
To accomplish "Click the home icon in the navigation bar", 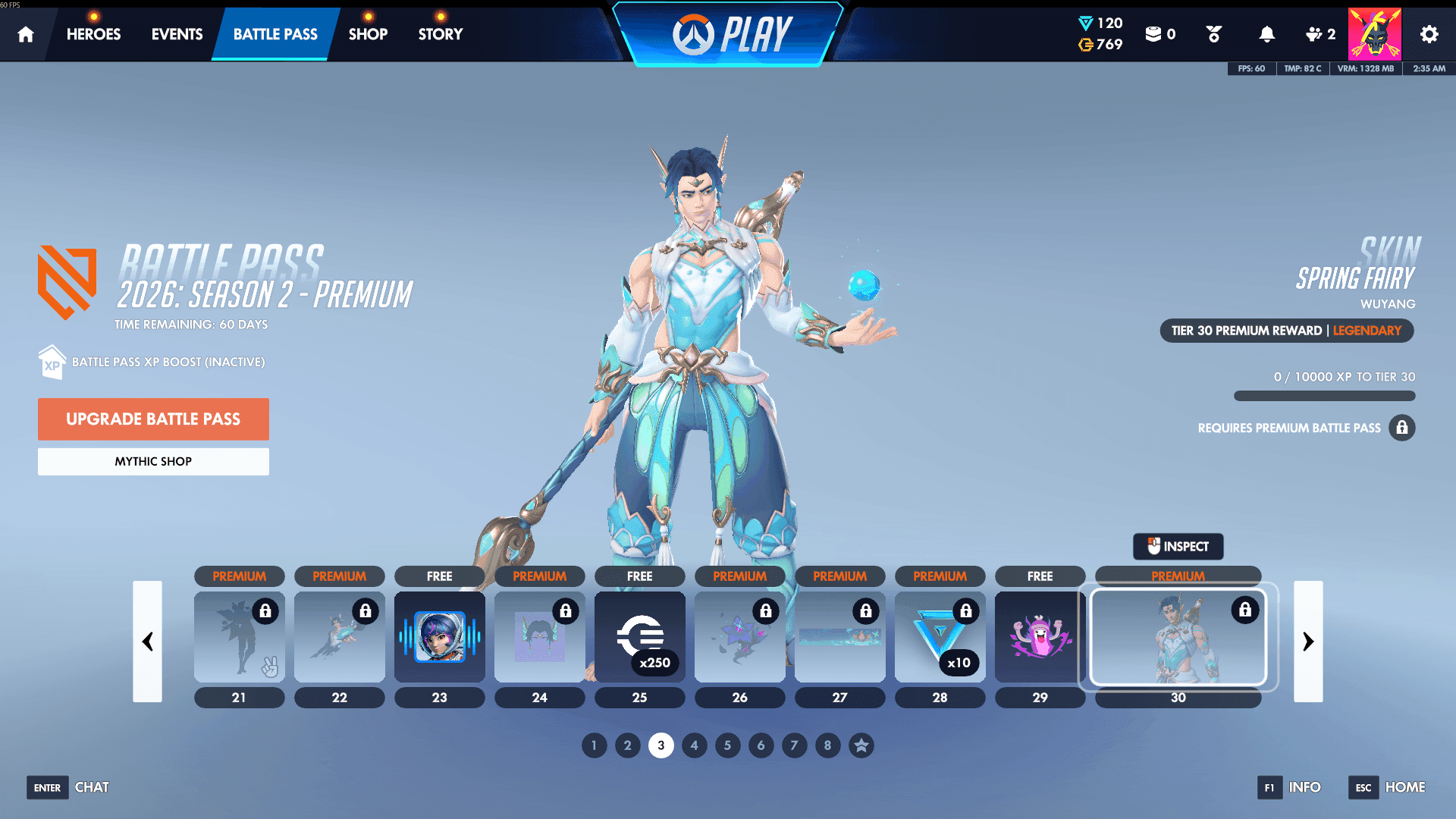I will tap(25, 33).
